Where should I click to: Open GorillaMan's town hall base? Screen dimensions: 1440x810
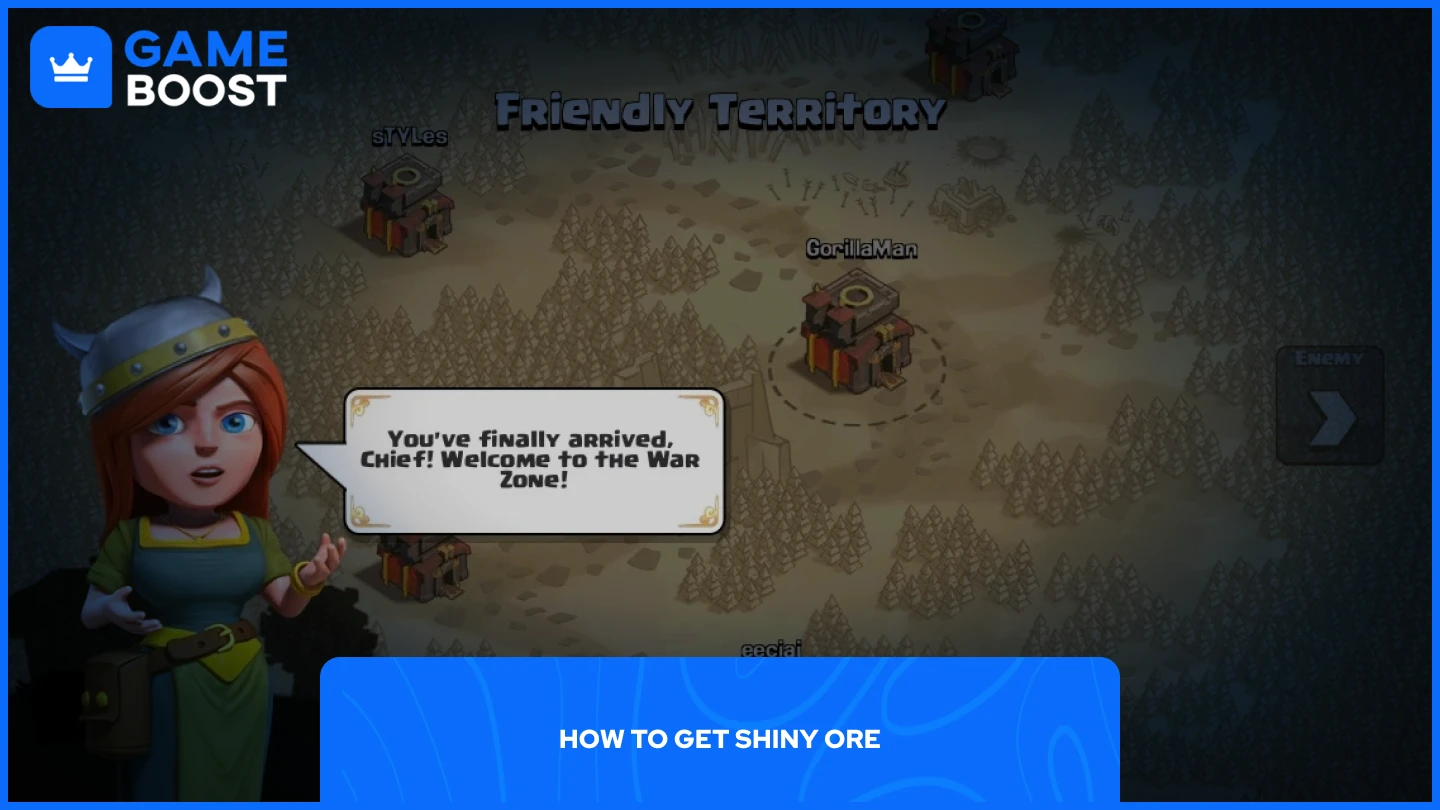point(858,330)
